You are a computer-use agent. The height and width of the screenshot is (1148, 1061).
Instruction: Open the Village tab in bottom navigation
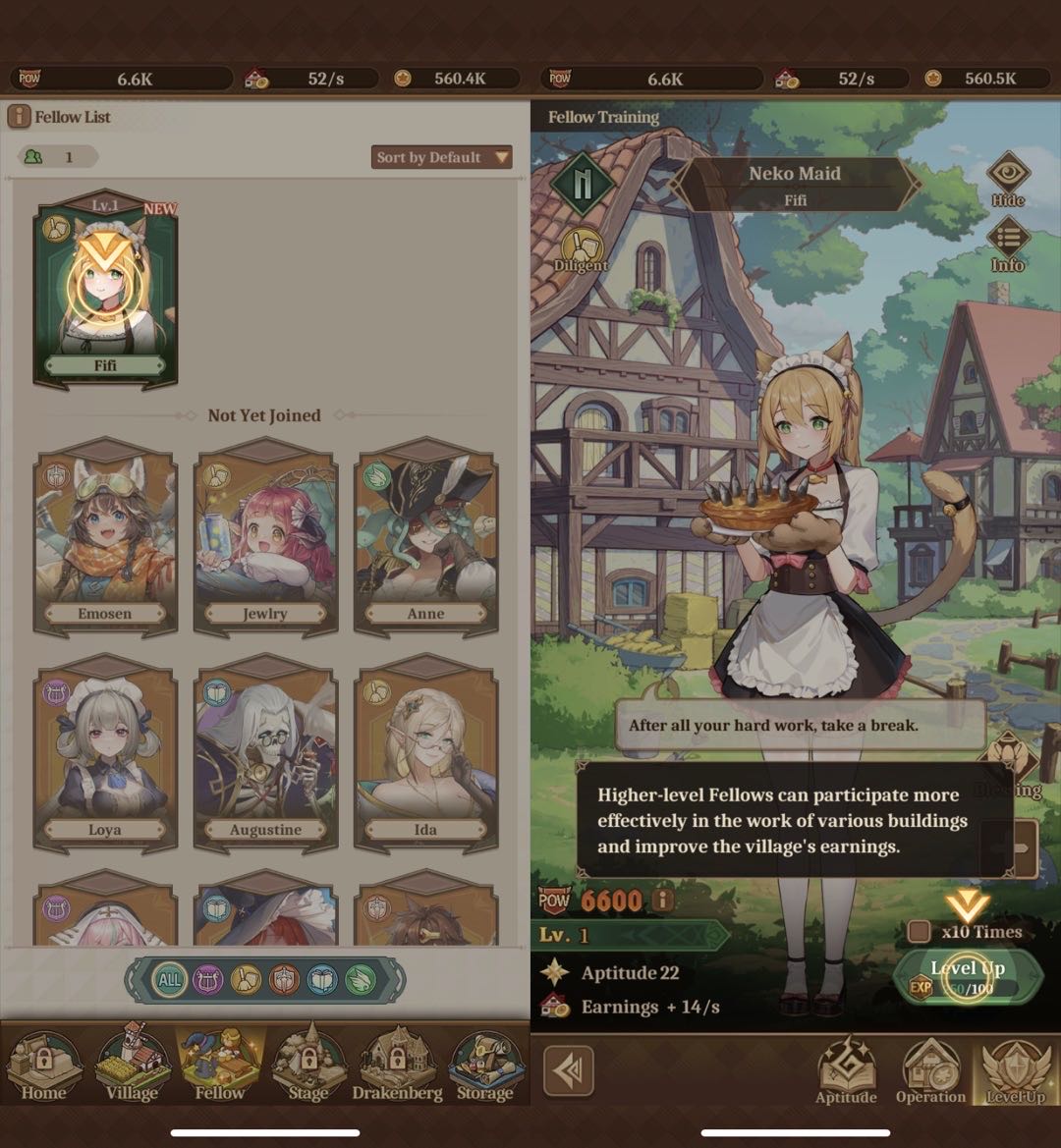pyautogui.click(x=132, y=1064)
